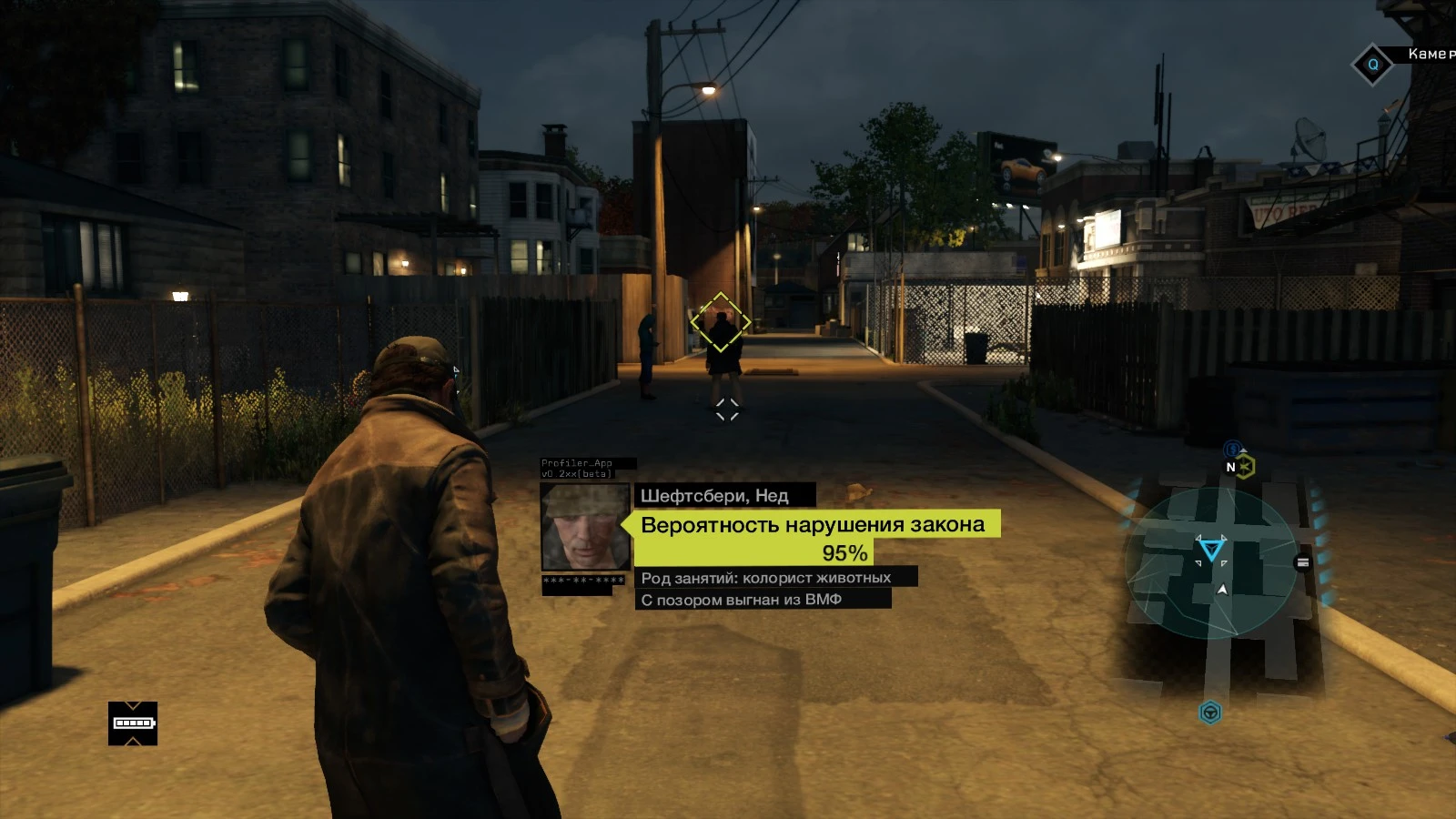Click the 'Profiler_App v0.2xx(beta)' label
The image size is (1456, 819).
pyautogui.click(x=579, y=466)
